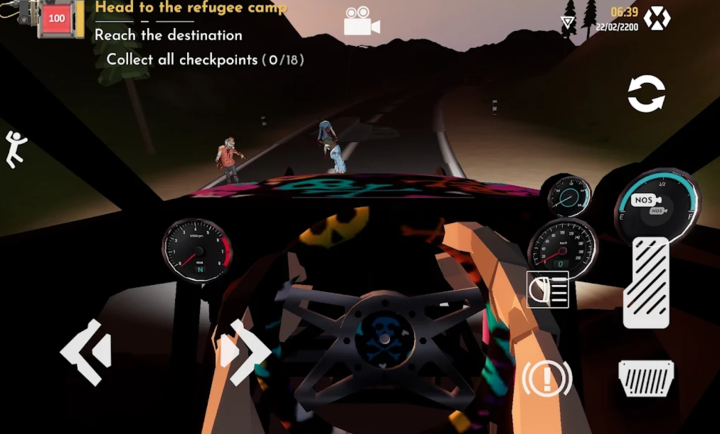Tap the circular arrows reset icon
Screen dimensions: 720x434
[646, 94]
